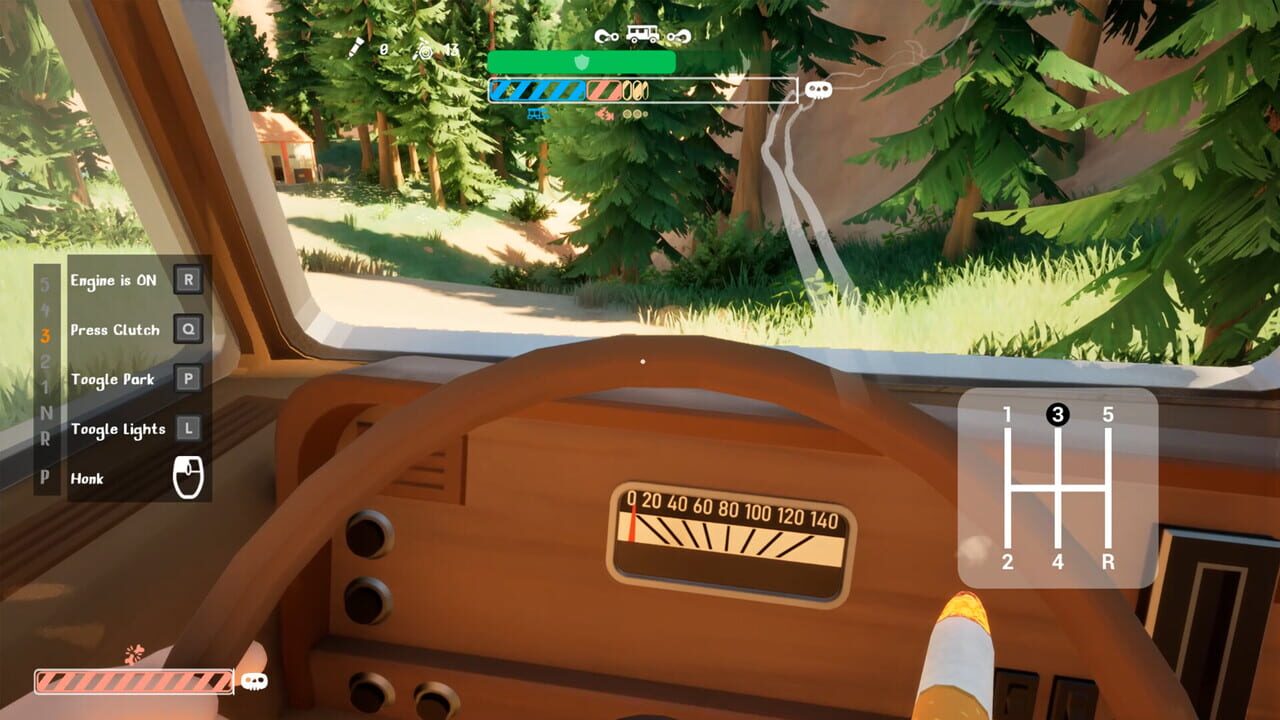
Task: Click the blue truck icon below the striped bar
Action: [537, 113]
